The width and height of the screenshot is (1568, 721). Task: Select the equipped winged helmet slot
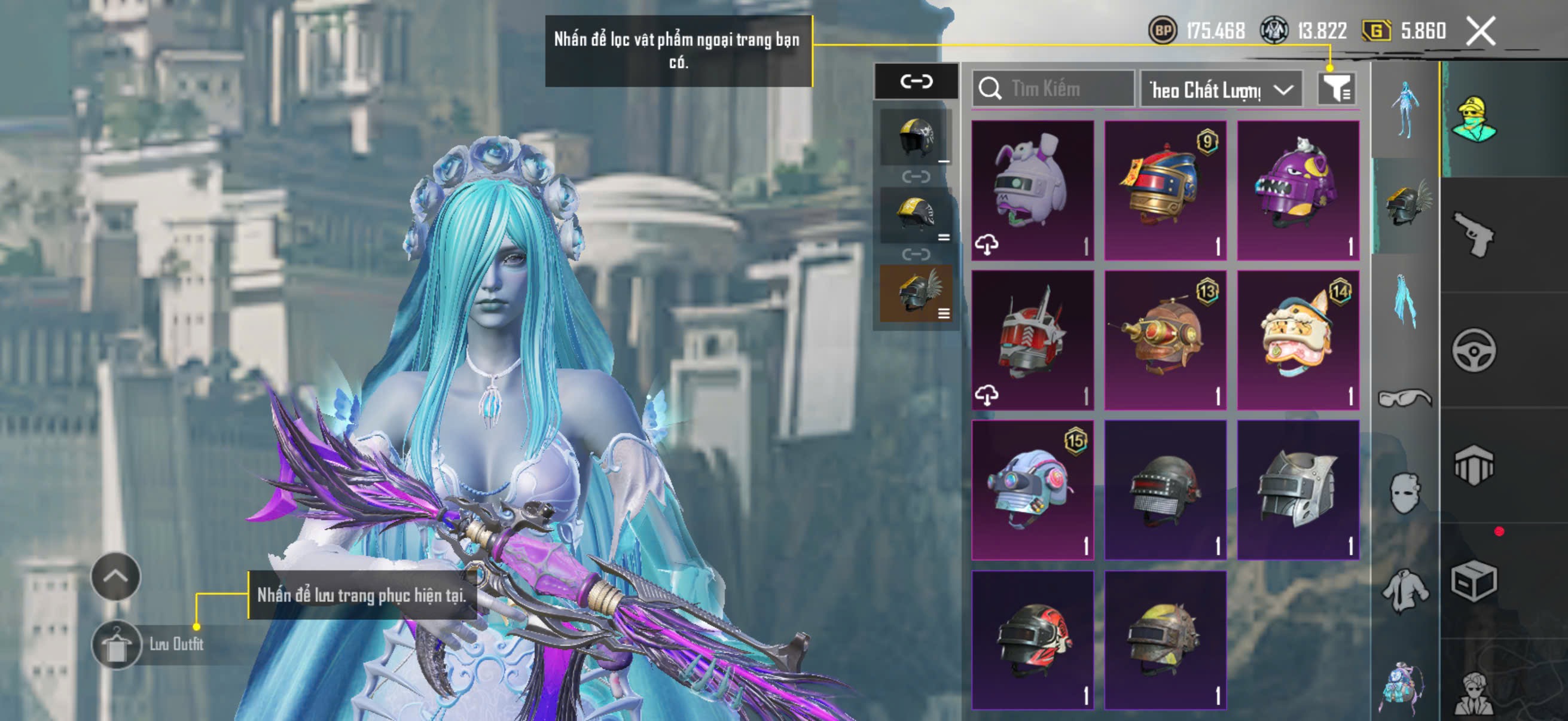[916, 294]
